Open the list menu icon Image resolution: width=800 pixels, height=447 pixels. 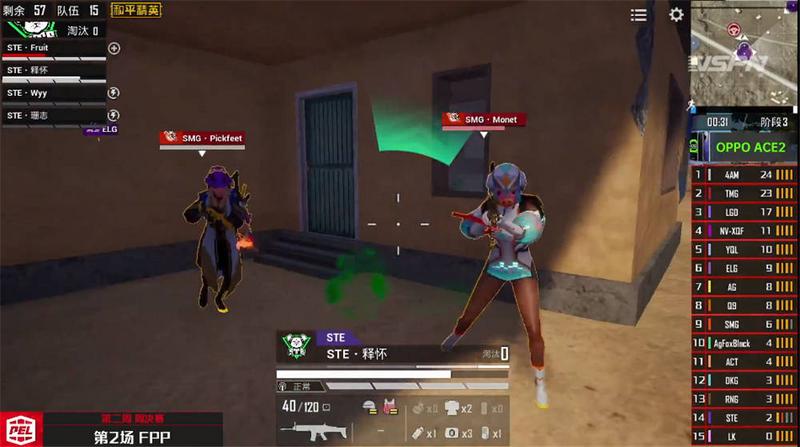click(638, 15)
